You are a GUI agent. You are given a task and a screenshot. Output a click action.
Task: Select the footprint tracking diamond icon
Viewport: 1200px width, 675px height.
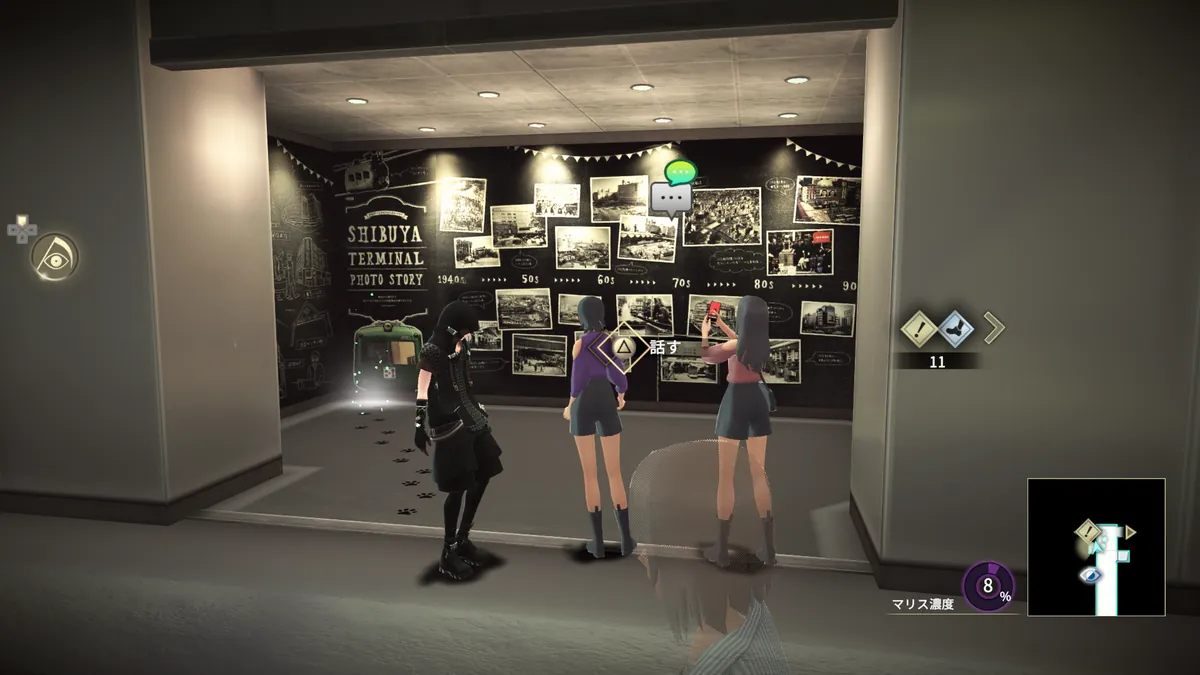point(957,327)
